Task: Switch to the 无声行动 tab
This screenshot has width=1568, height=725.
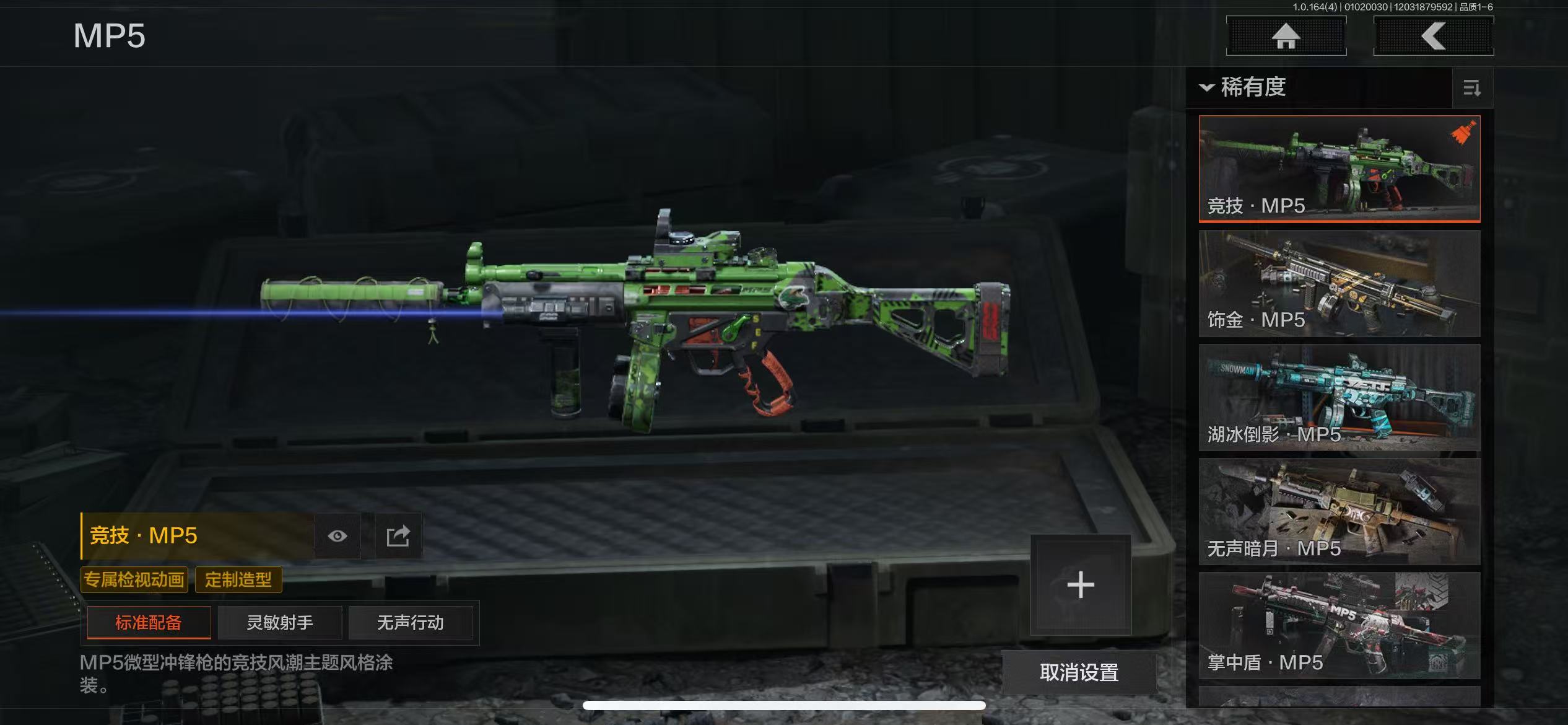Action: (411, 622)
